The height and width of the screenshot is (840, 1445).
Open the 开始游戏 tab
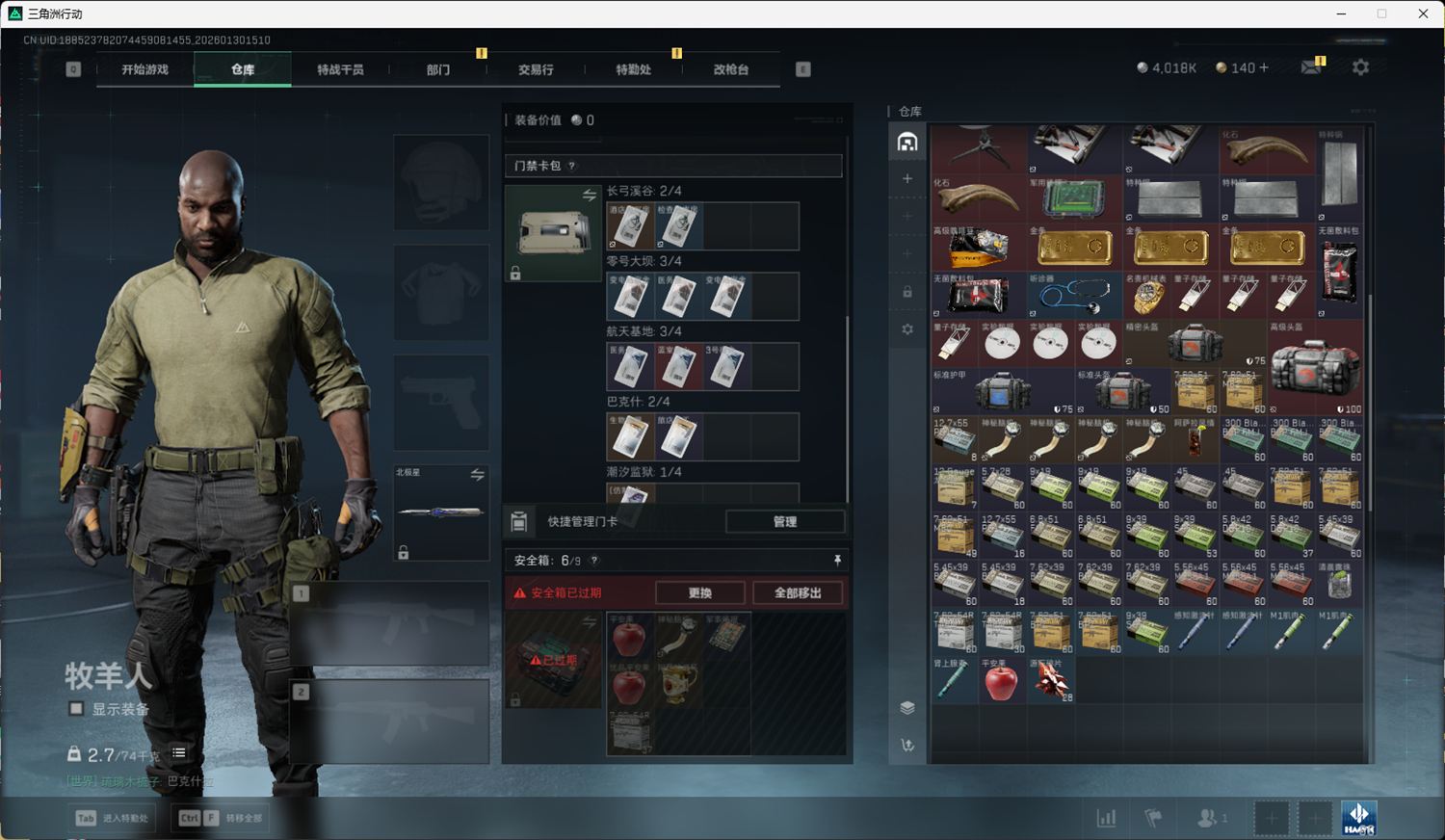click(x=144, y=69)
